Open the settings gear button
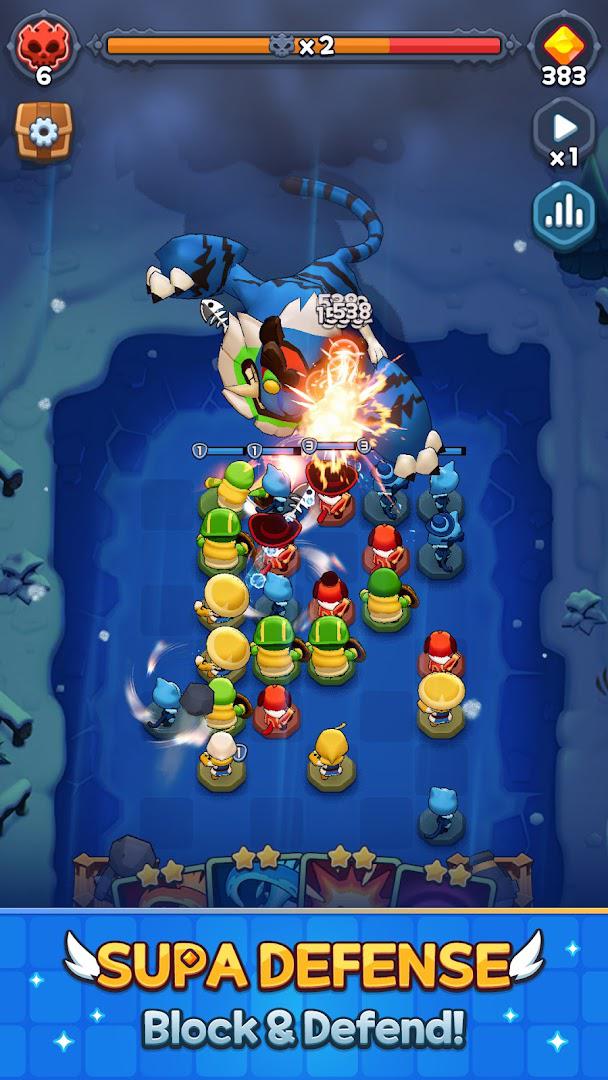Screen dimensions: 608x1080 43,131
